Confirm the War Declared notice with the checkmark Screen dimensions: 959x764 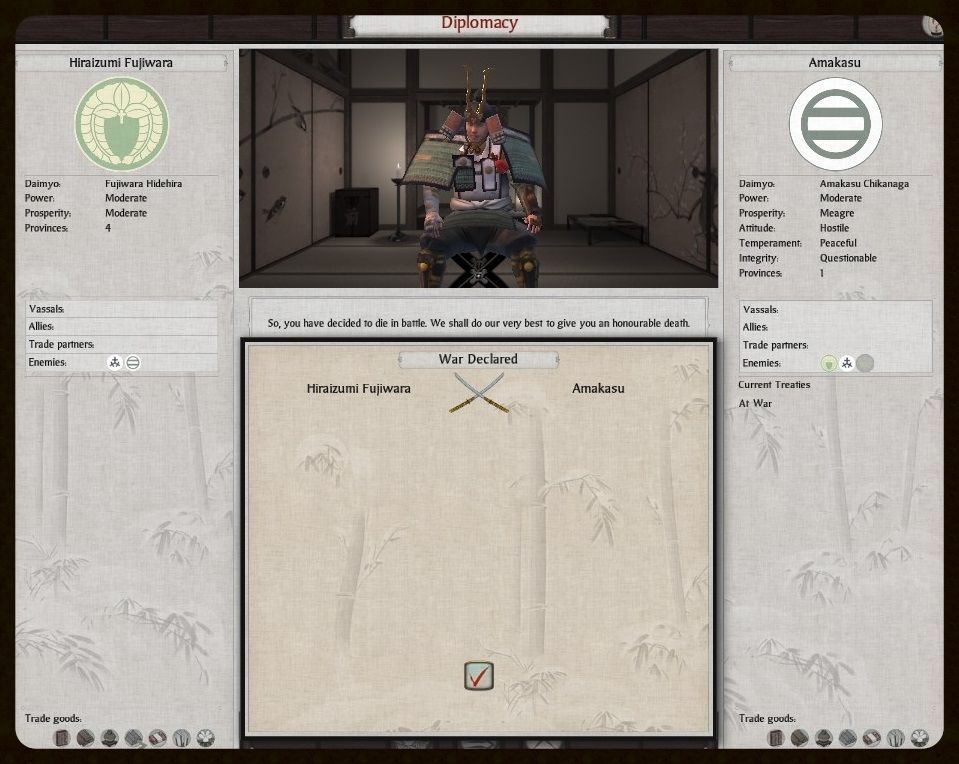(x=479, y=676)
